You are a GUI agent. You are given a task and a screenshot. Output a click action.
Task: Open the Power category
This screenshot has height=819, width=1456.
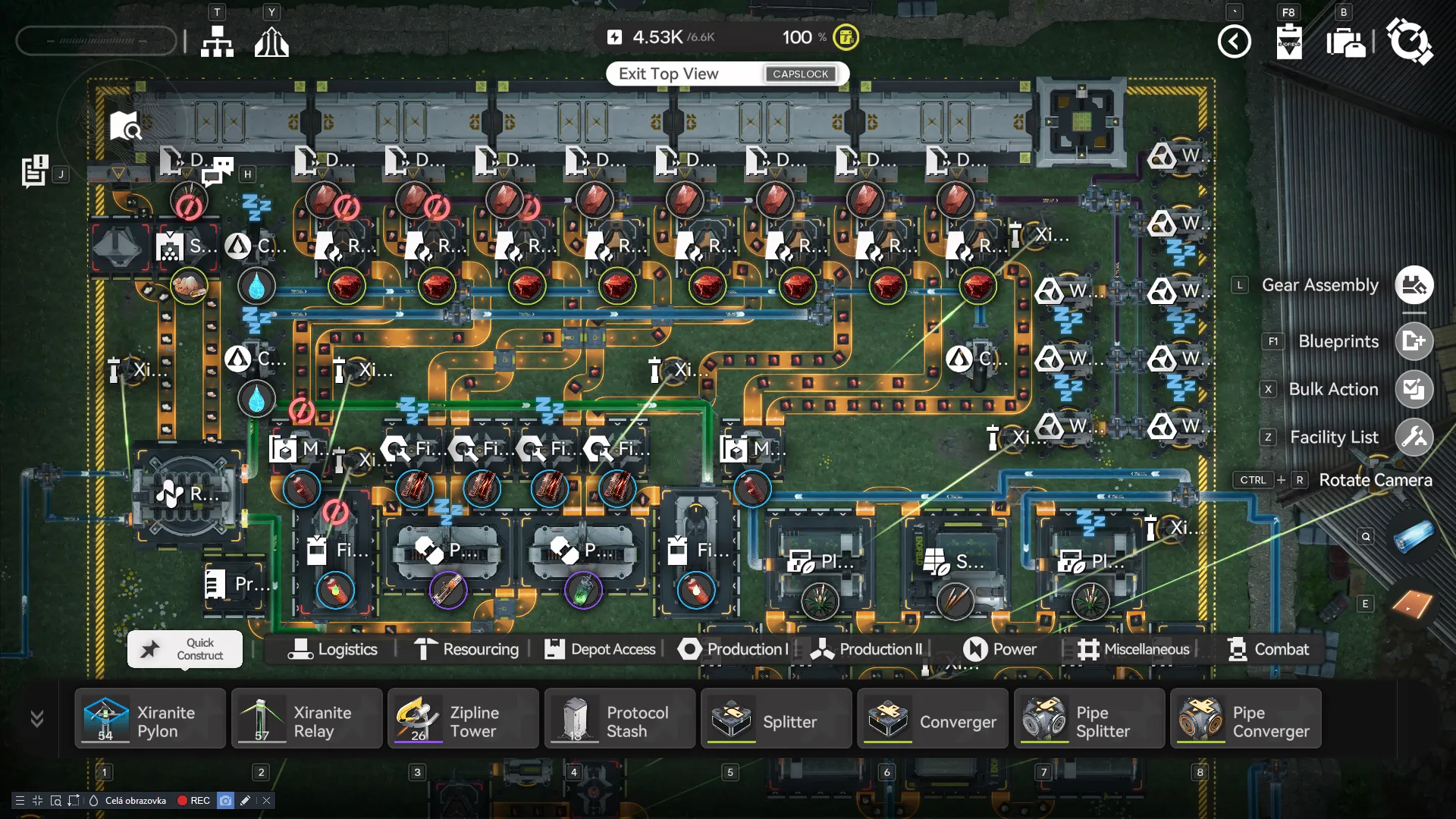pos(999,650)
